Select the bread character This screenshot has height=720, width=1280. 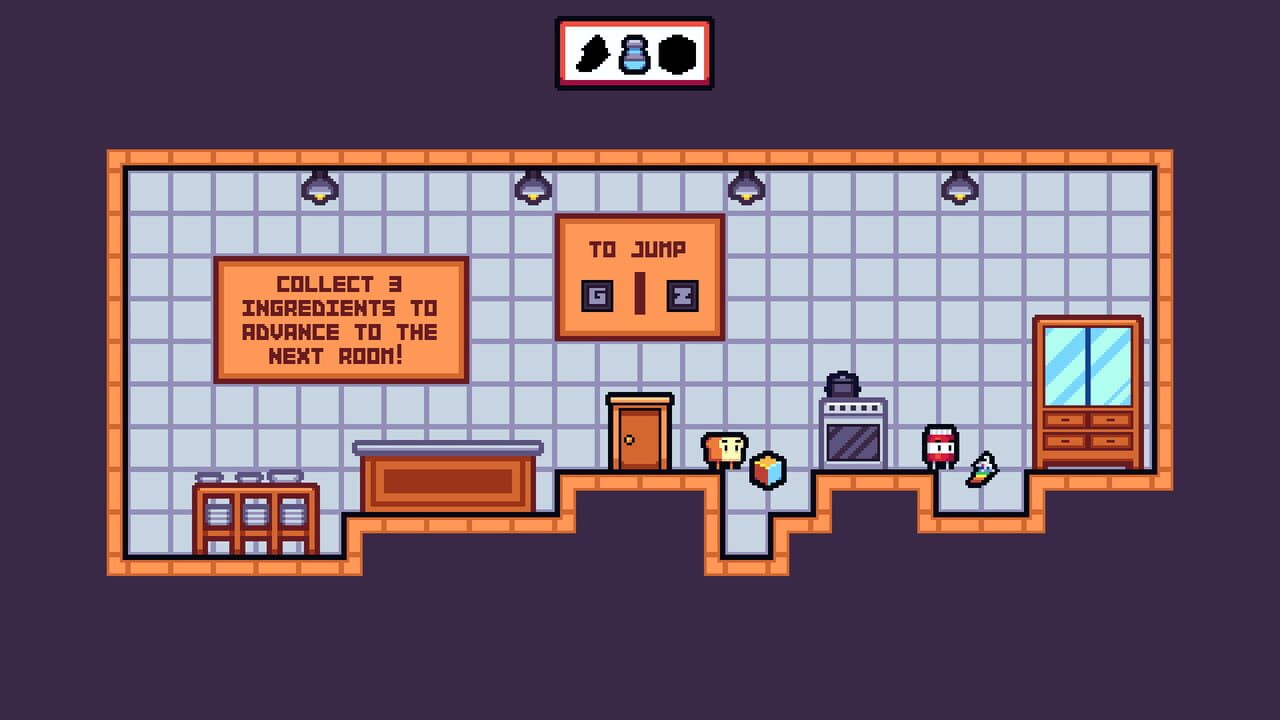click(x=722, y=450)
